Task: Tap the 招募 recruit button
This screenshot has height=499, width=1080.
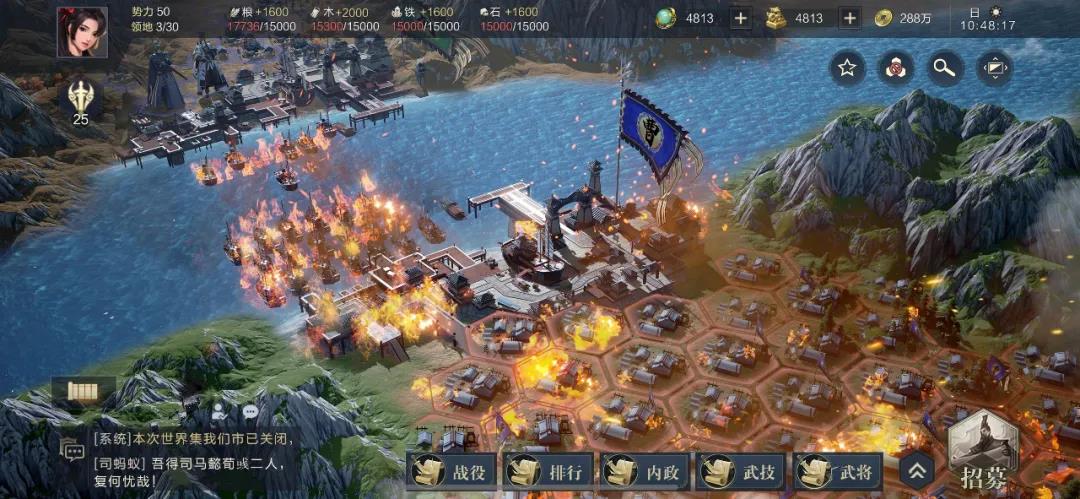Action: click(984, 453)
